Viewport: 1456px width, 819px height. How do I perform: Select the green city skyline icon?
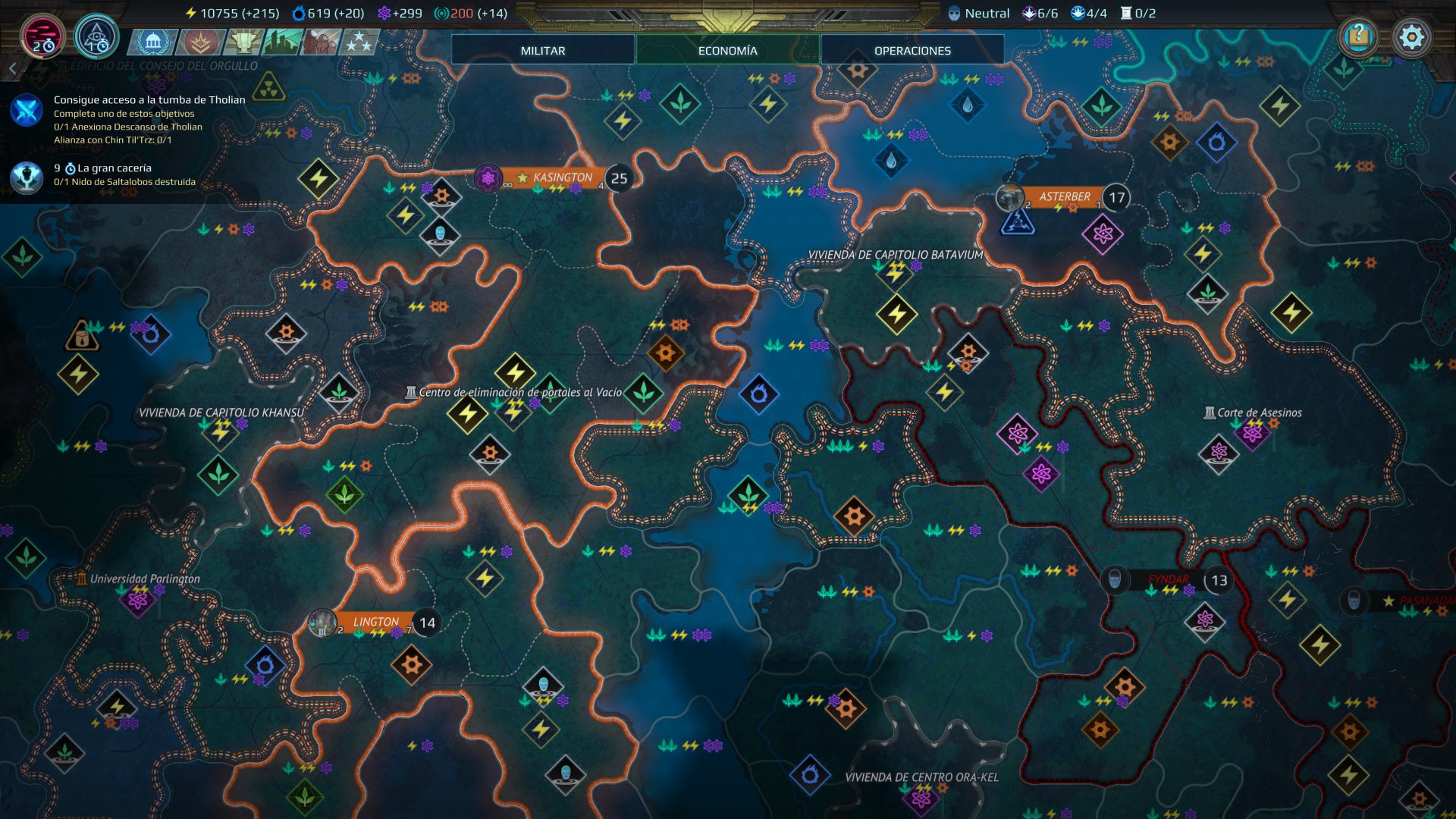click(279, 43)
